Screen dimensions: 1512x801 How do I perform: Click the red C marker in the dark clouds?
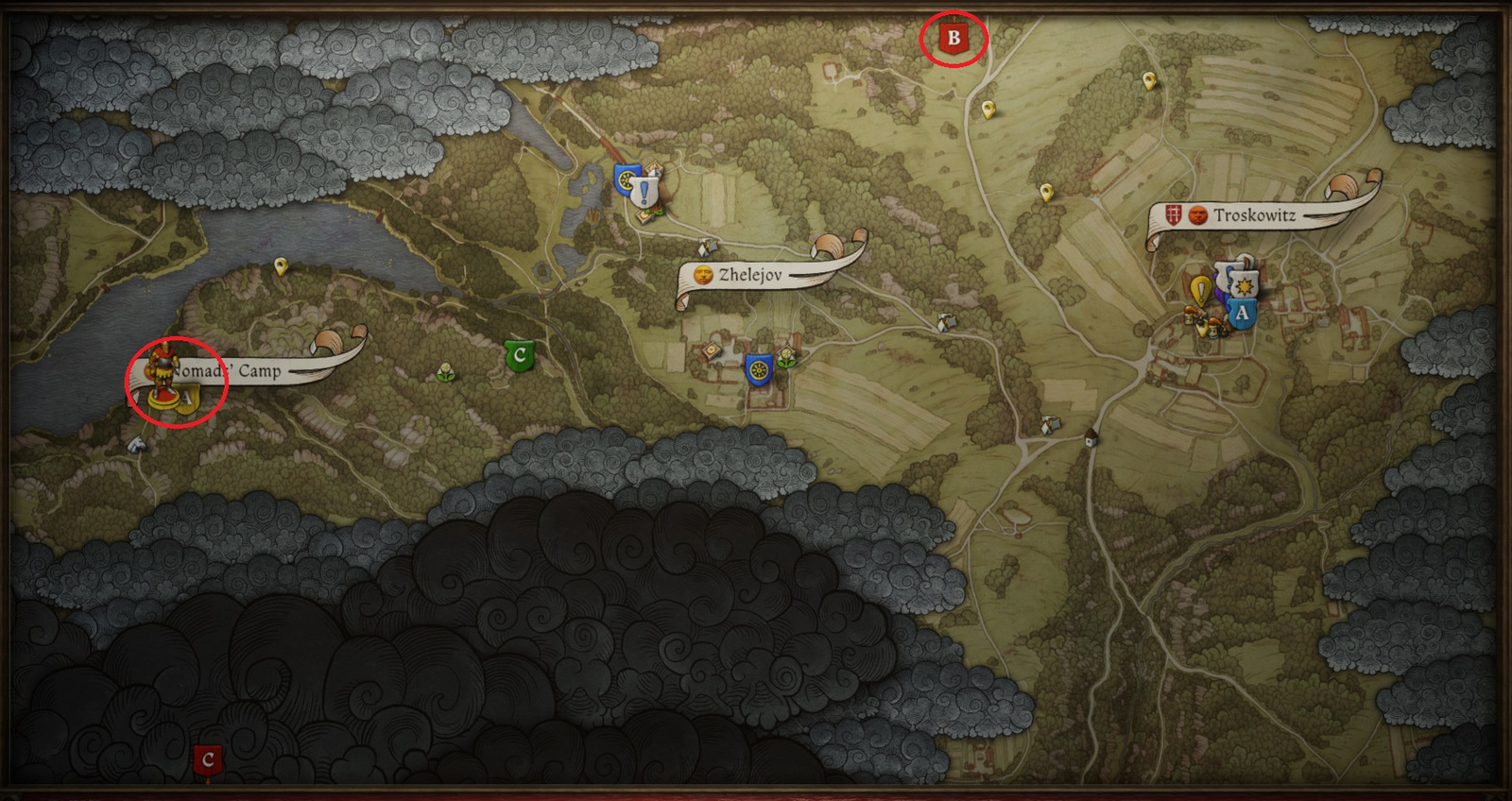(208, 759)
